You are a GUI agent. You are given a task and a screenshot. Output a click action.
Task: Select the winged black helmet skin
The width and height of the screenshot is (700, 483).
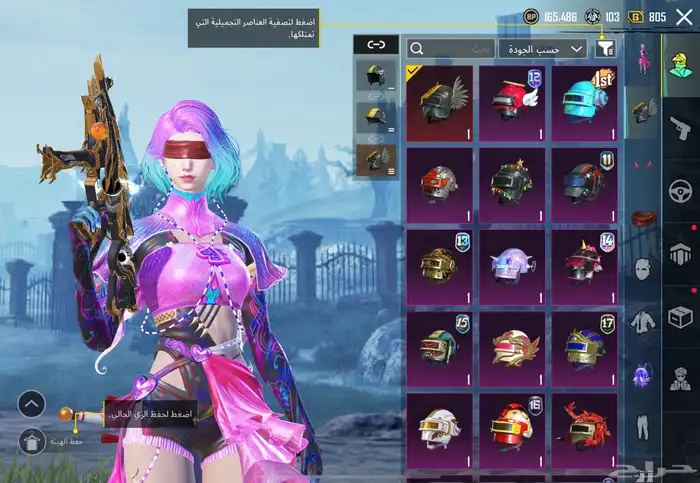tap(439, 103)
